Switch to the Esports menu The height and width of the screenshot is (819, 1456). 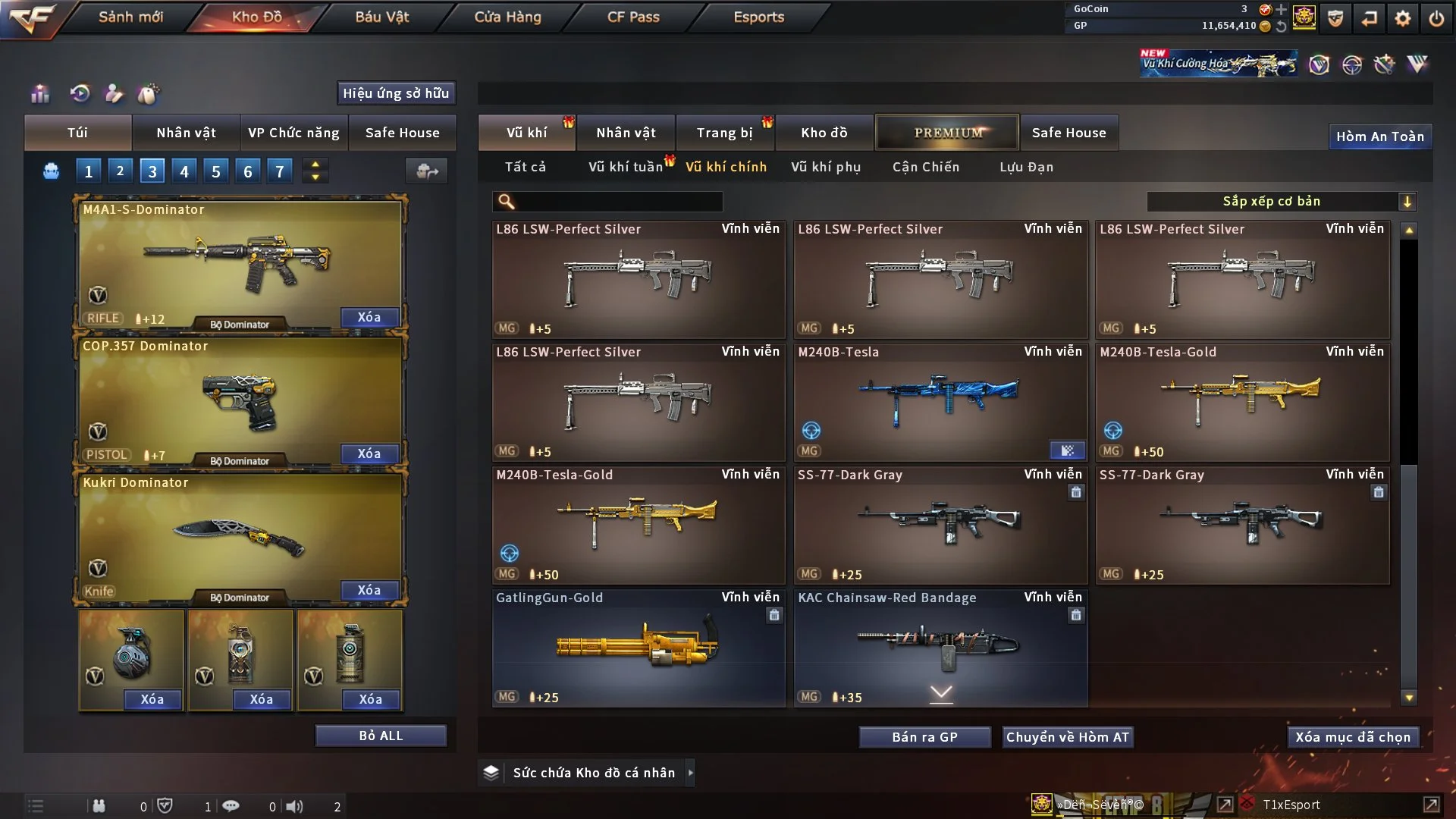click(x=758, y=17)
